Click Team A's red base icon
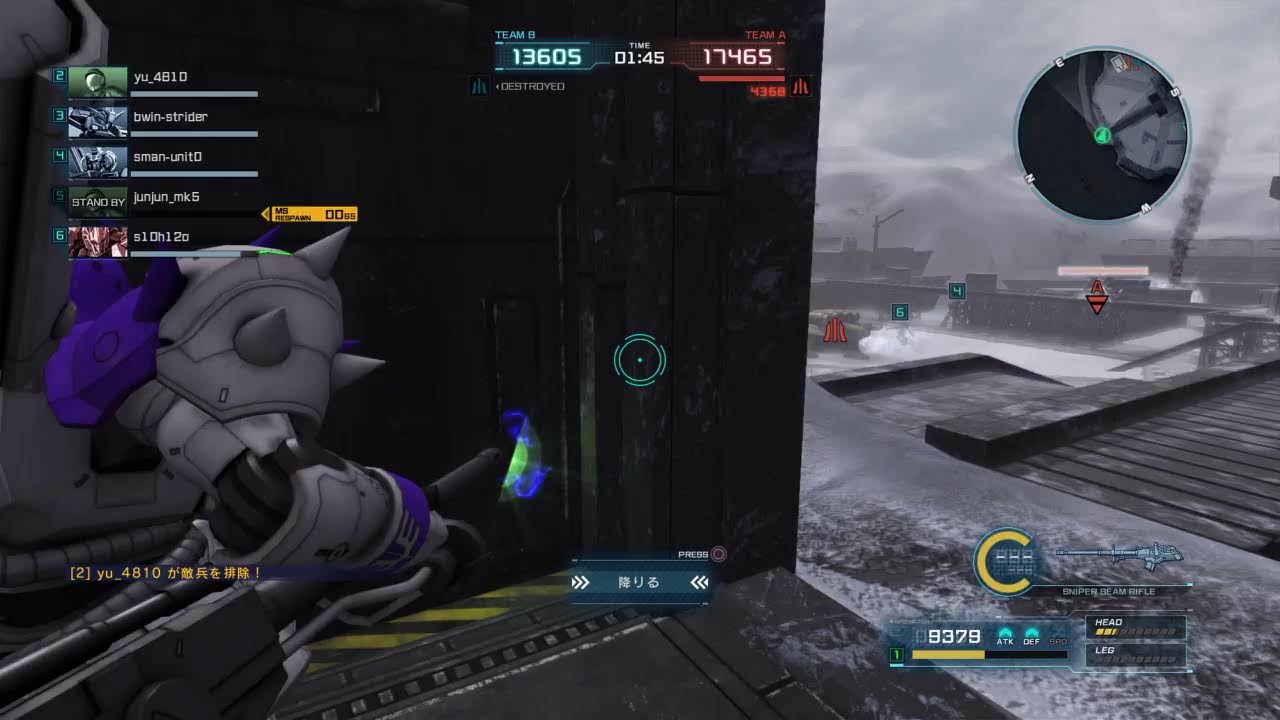 (x=799, y=87)
